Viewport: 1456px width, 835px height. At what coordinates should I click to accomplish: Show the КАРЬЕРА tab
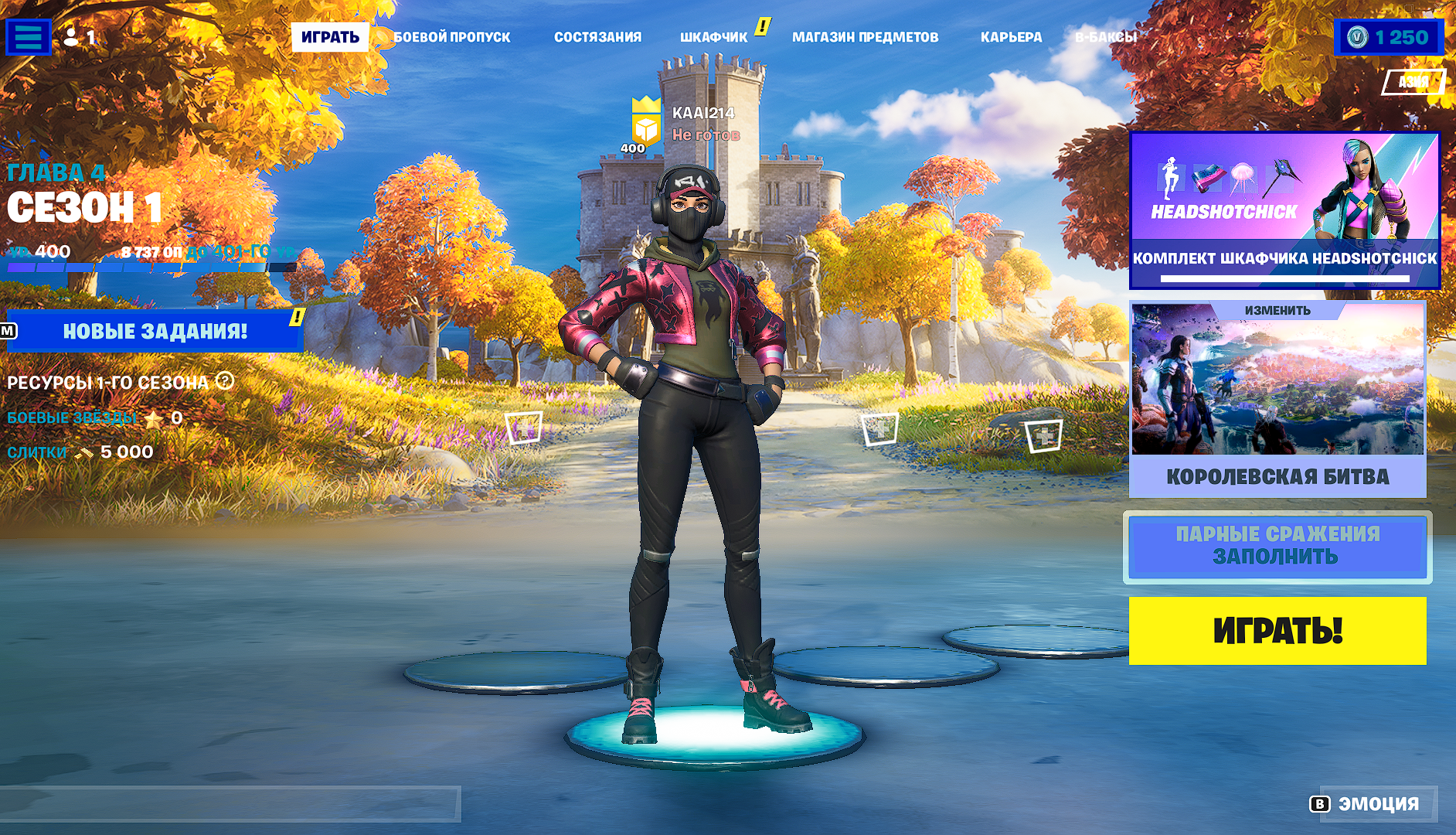coord(1011,37)
